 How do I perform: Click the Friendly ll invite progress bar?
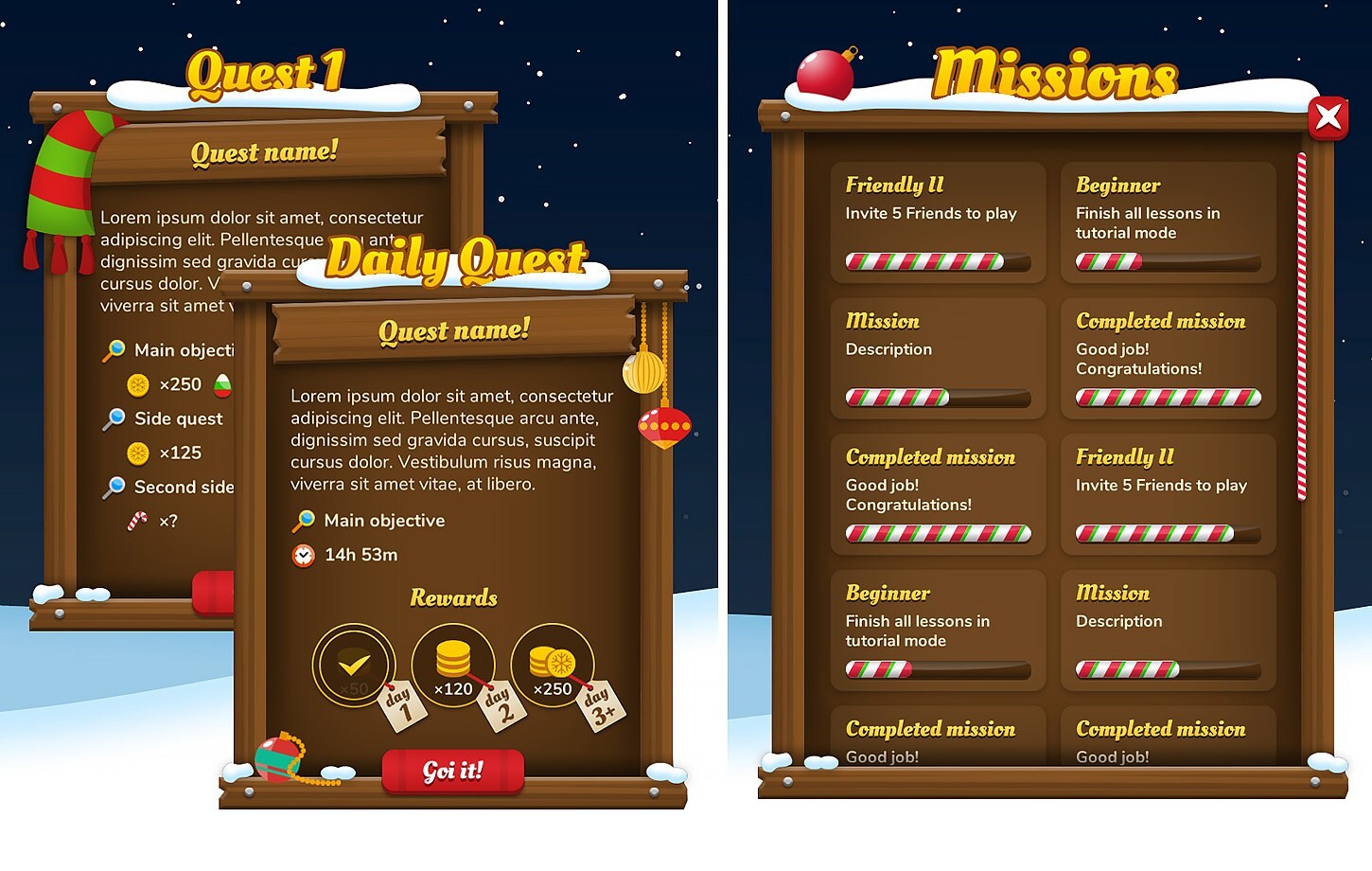click(937, 262)
